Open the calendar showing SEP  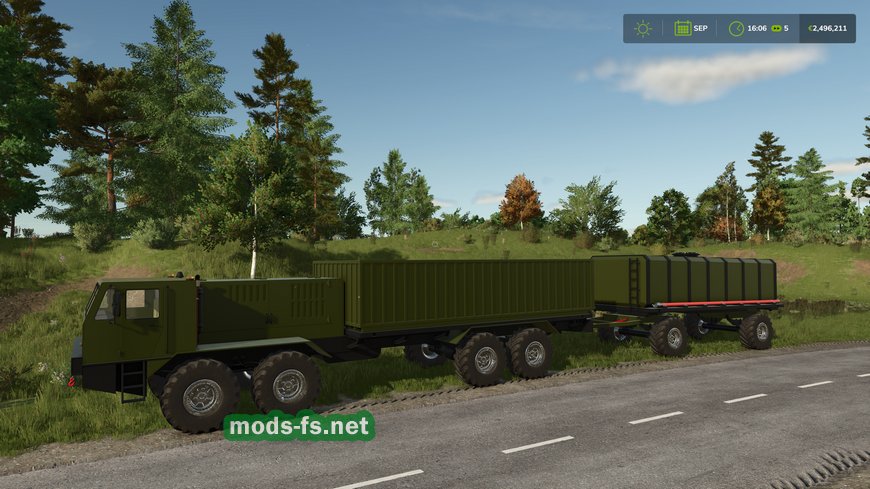point(683,28)
